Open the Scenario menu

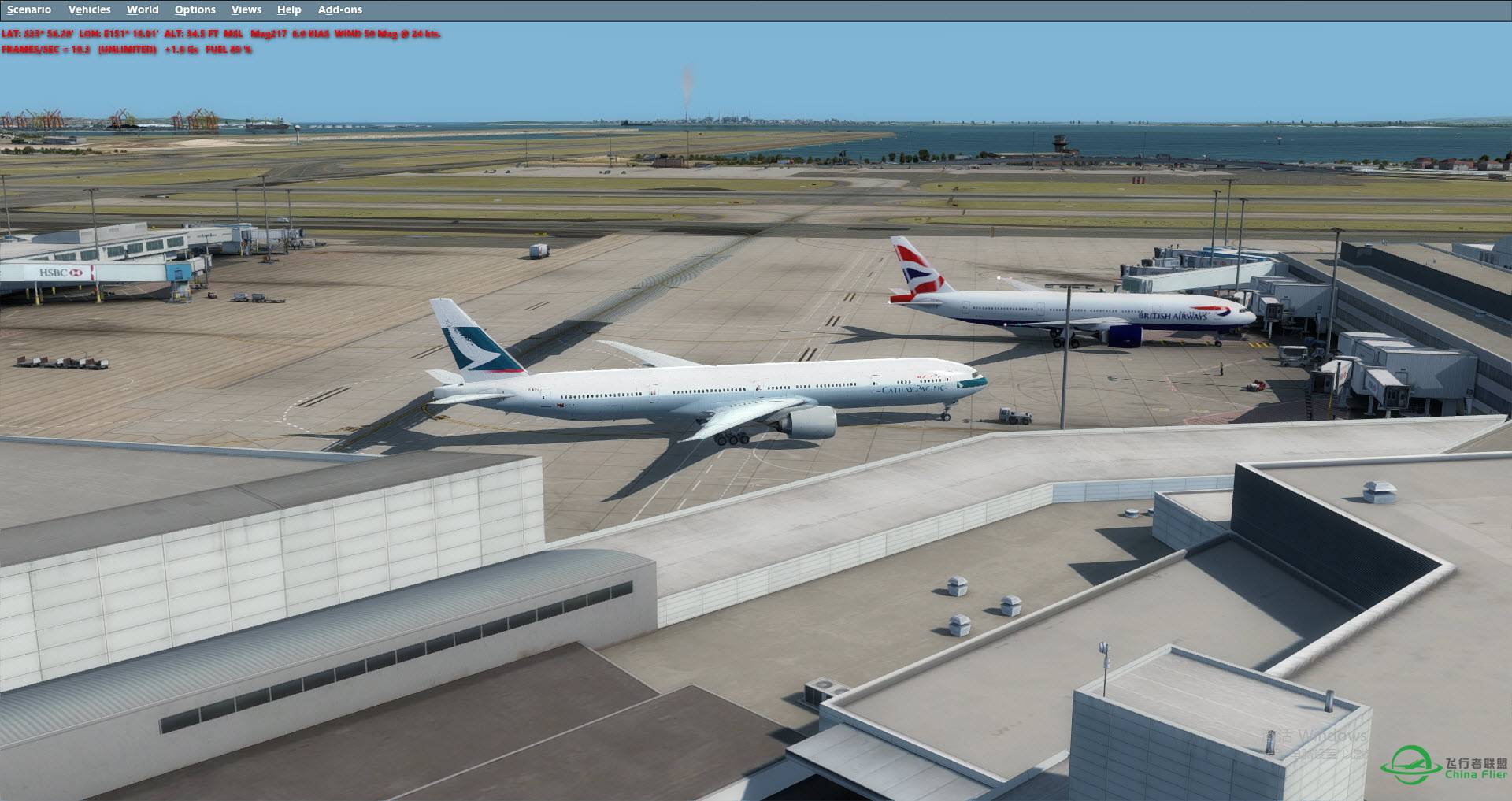[x=29, y=9]
